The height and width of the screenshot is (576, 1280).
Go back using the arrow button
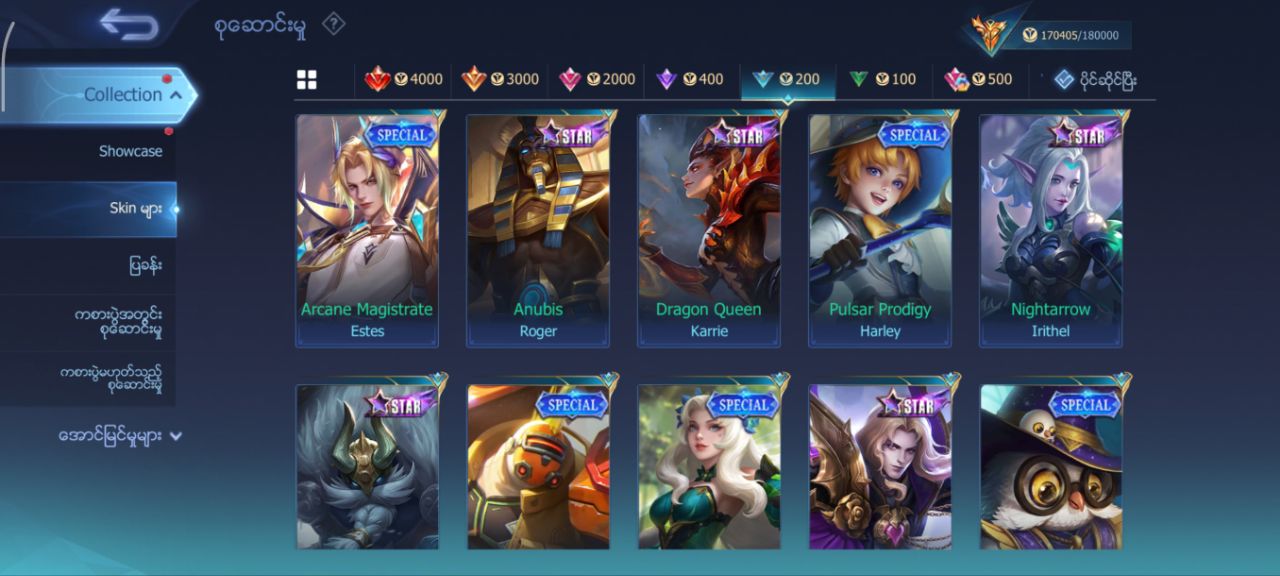pos(129,25)
